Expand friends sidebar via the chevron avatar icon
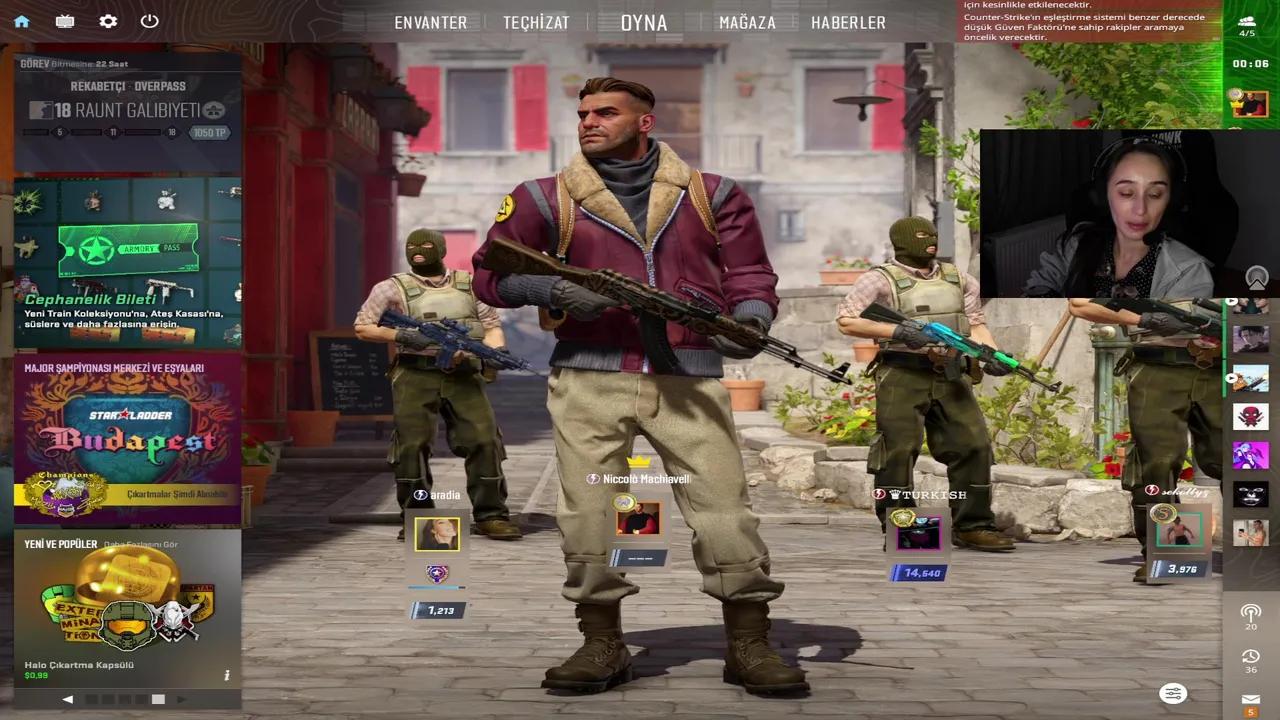1280x720 pixels. click(1258, 278)
